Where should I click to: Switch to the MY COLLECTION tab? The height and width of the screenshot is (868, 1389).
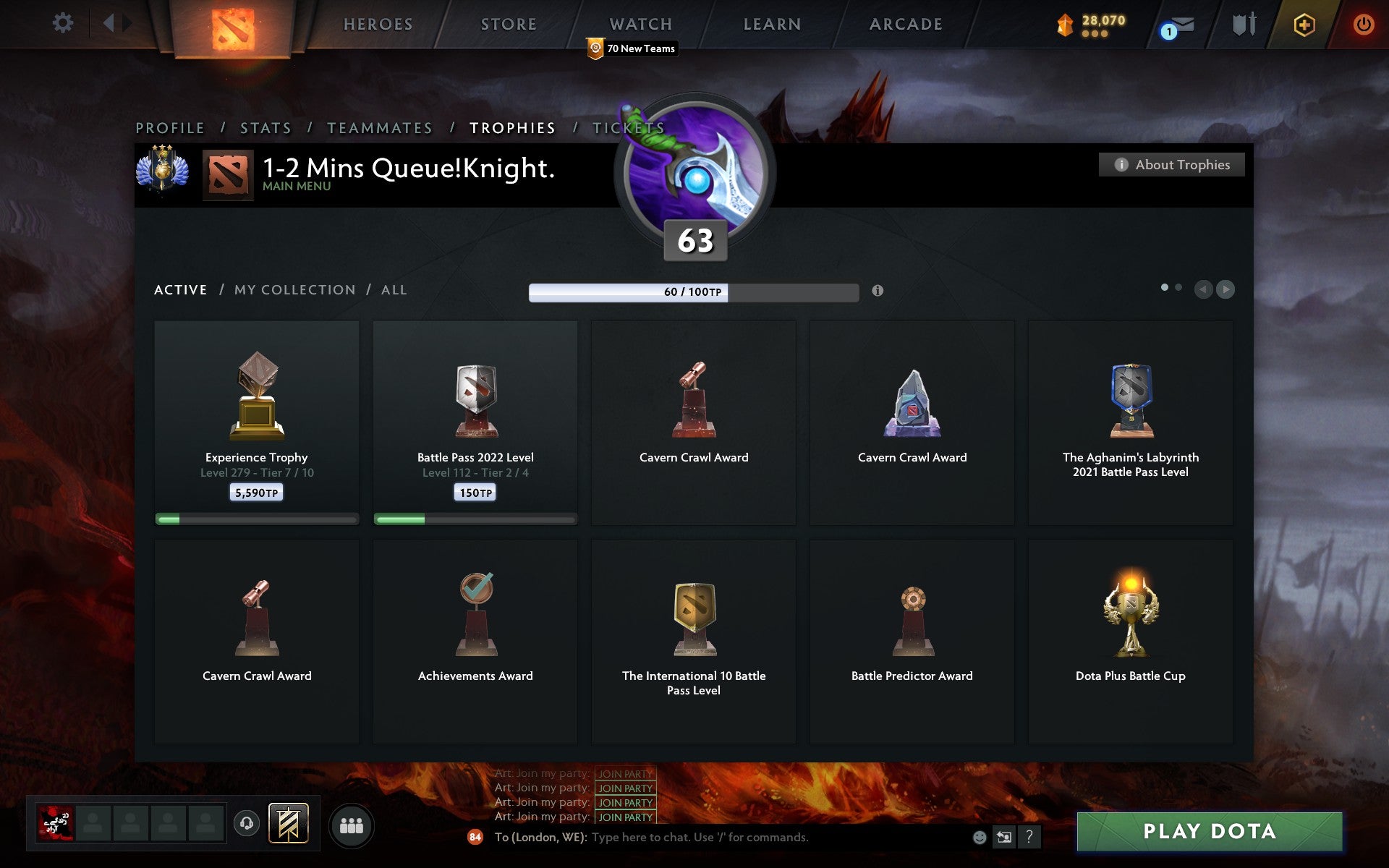pos(294,289)
